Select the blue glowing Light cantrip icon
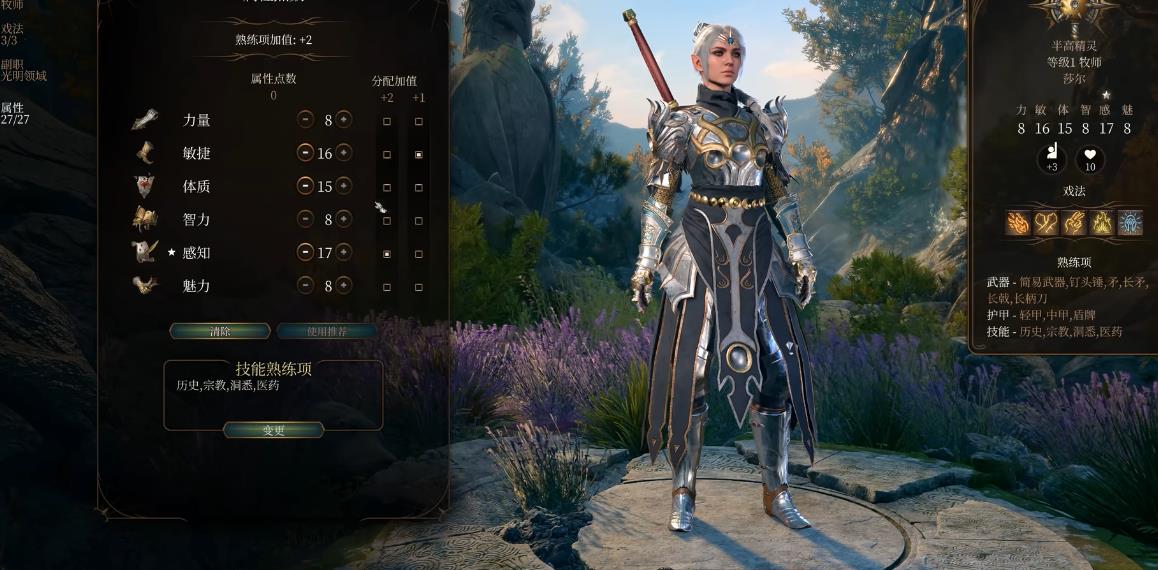 tap(1130, 223)
